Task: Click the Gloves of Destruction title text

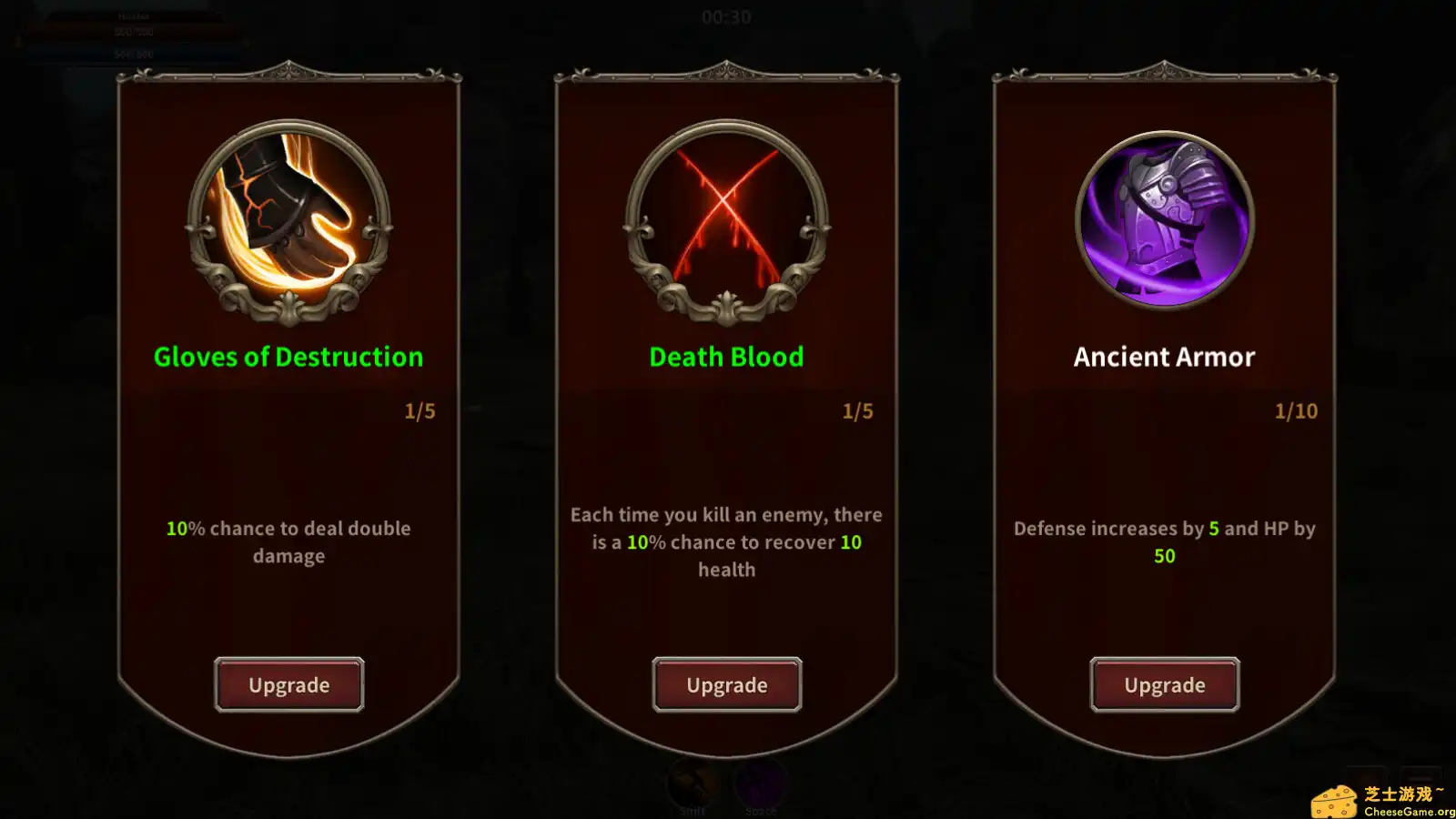Action: click(x=288, y=356)
